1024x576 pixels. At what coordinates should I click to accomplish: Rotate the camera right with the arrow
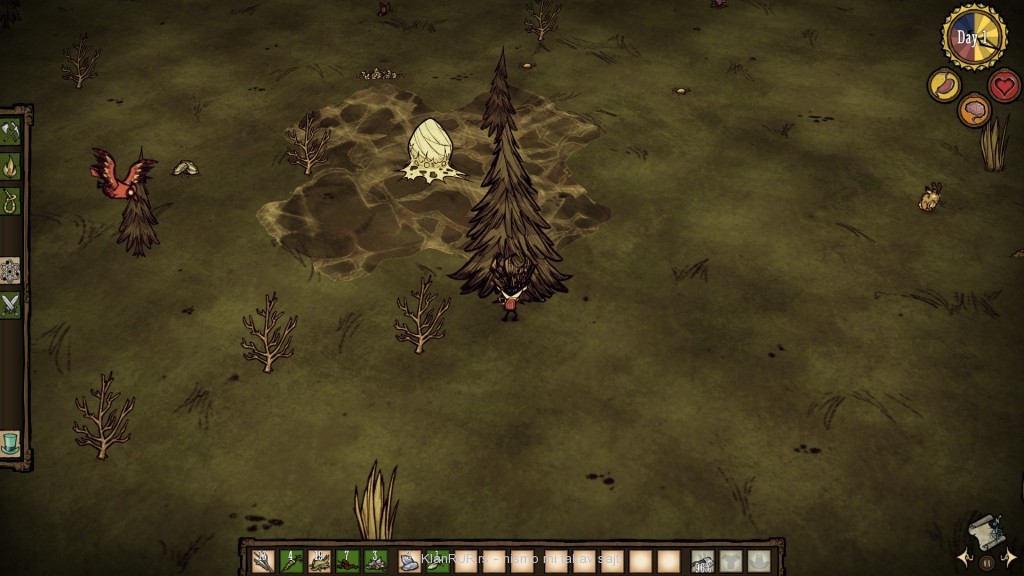point(1010,557)
